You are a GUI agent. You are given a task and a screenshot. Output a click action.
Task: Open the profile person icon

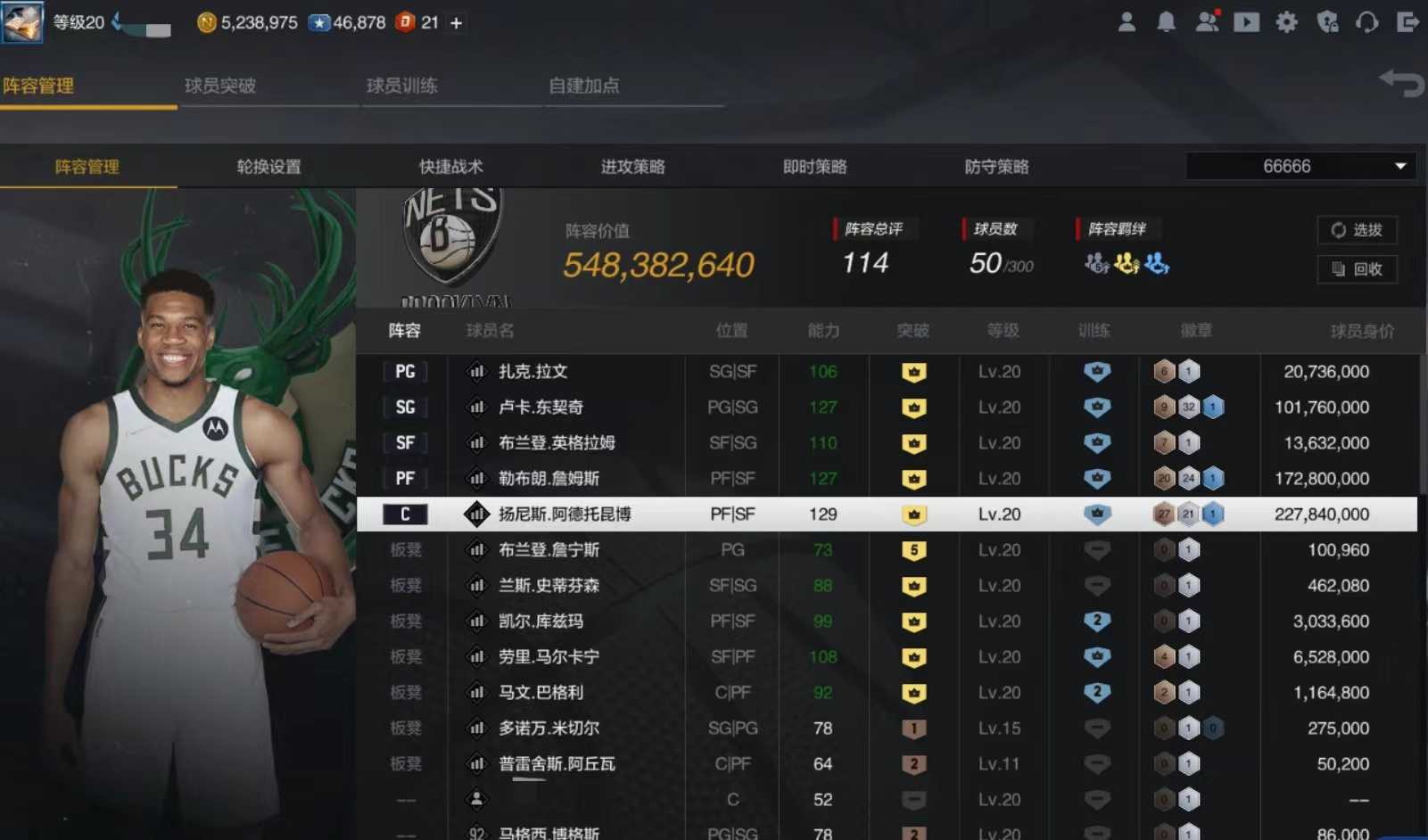[1126, 22]
